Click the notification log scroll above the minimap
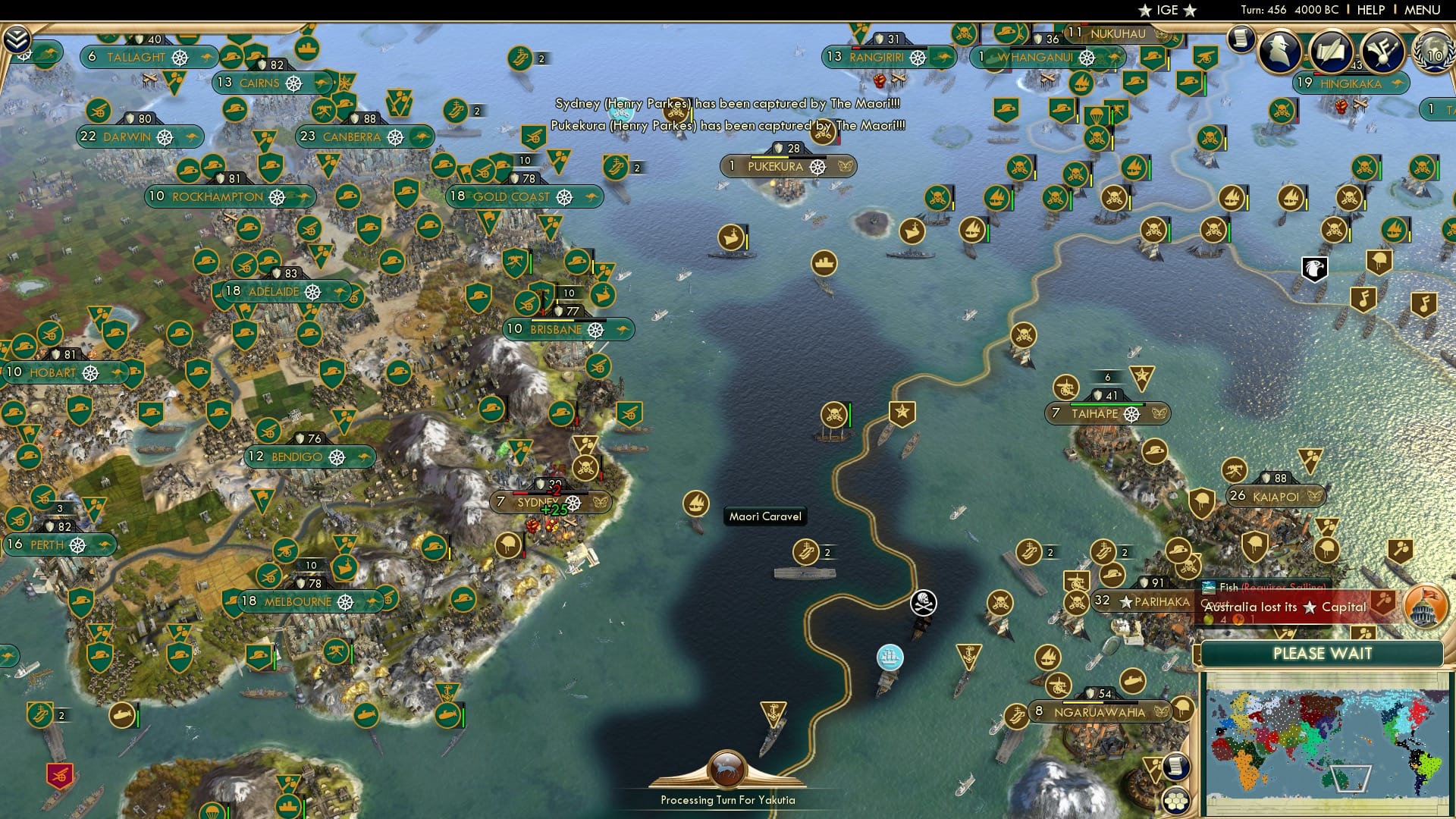 coord(1176,767)
